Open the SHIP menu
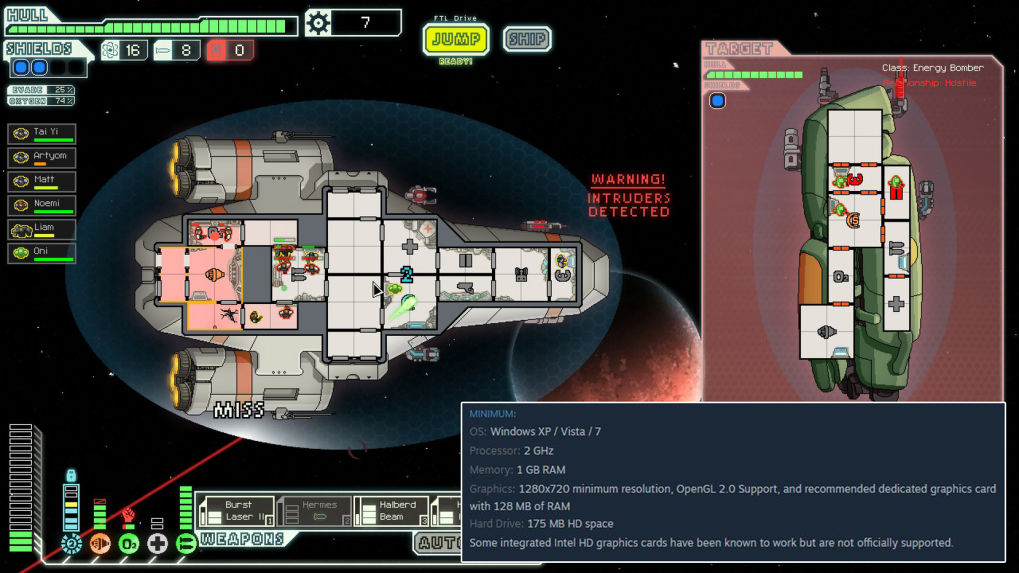Viewport: 1019px width, 573px height. 526,40
